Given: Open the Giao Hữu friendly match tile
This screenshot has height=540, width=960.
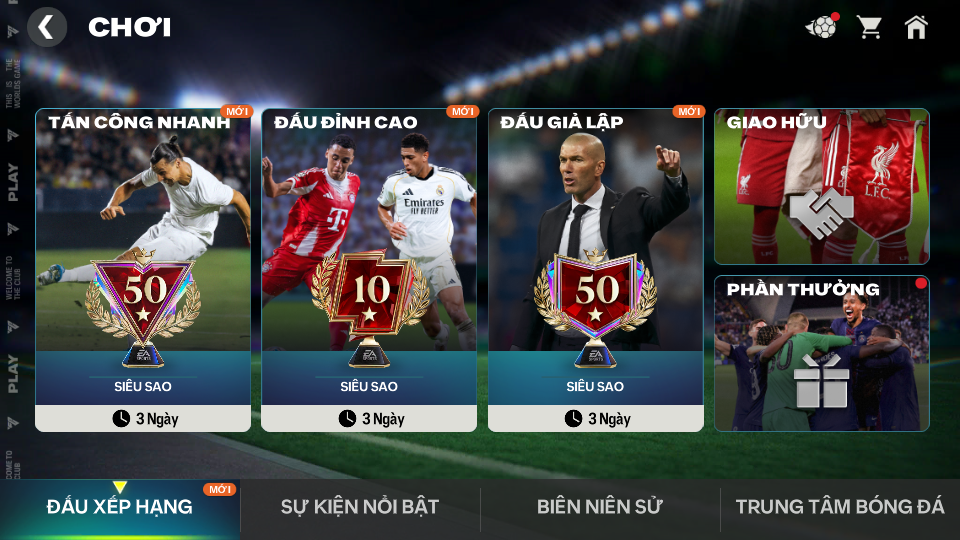Looking at the screenshot, I should click(821, 187).
